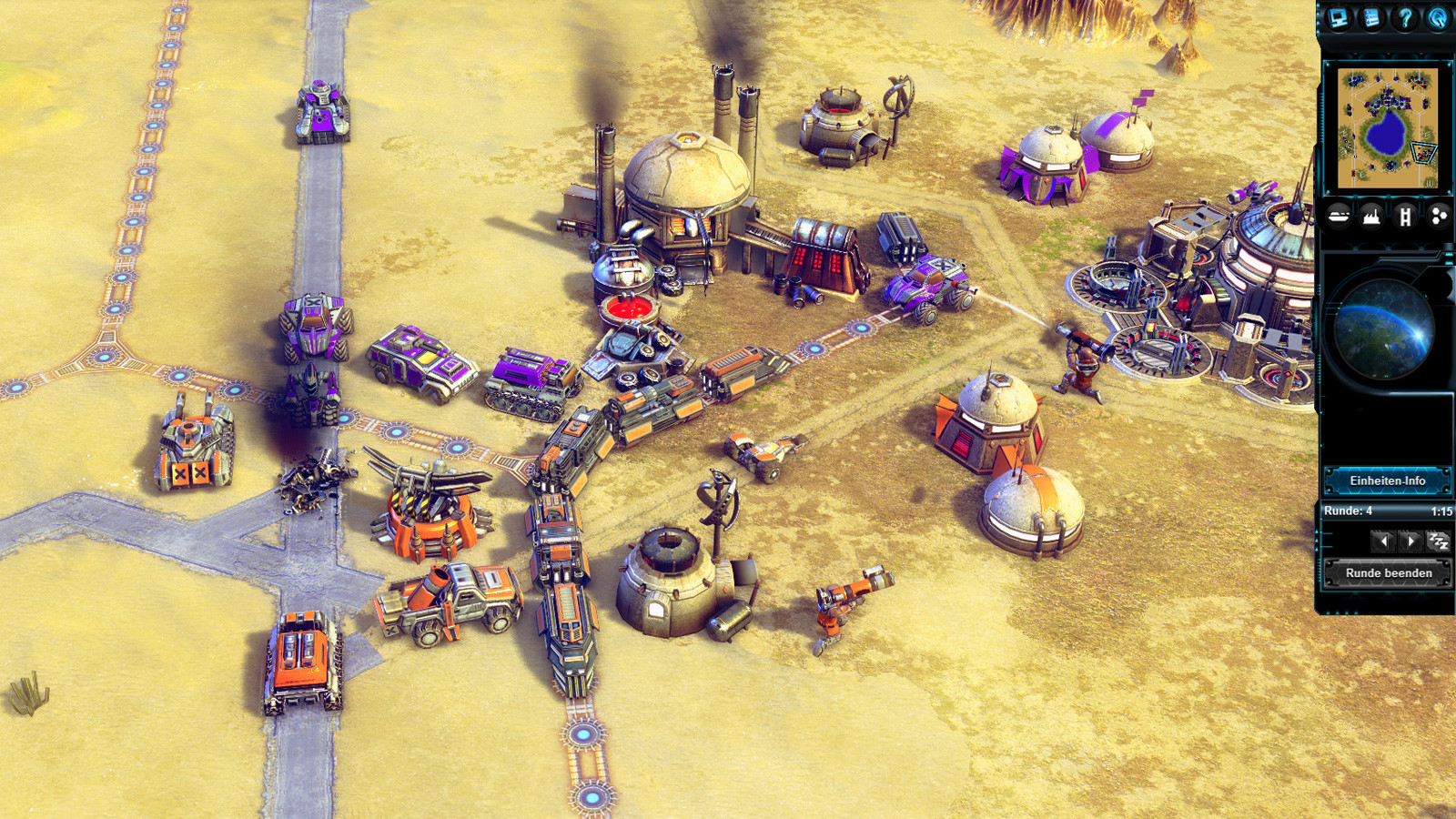The image size is (1456, 819).
Task: Toggle the factory buildings minimap filter
Action: pyautogui.click(x=1371, y=216)
